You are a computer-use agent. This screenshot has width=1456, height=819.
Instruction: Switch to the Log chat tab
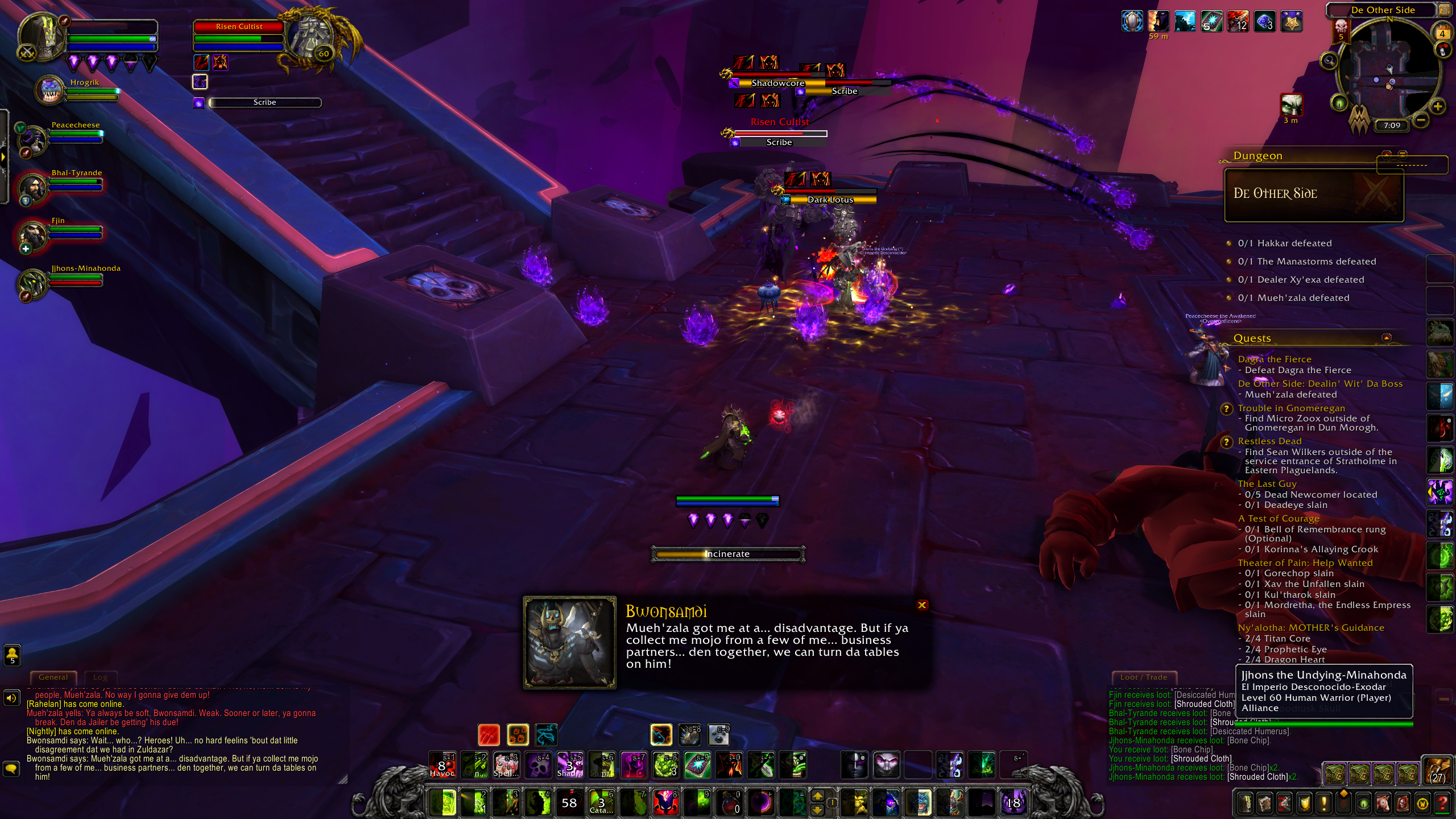100,677
